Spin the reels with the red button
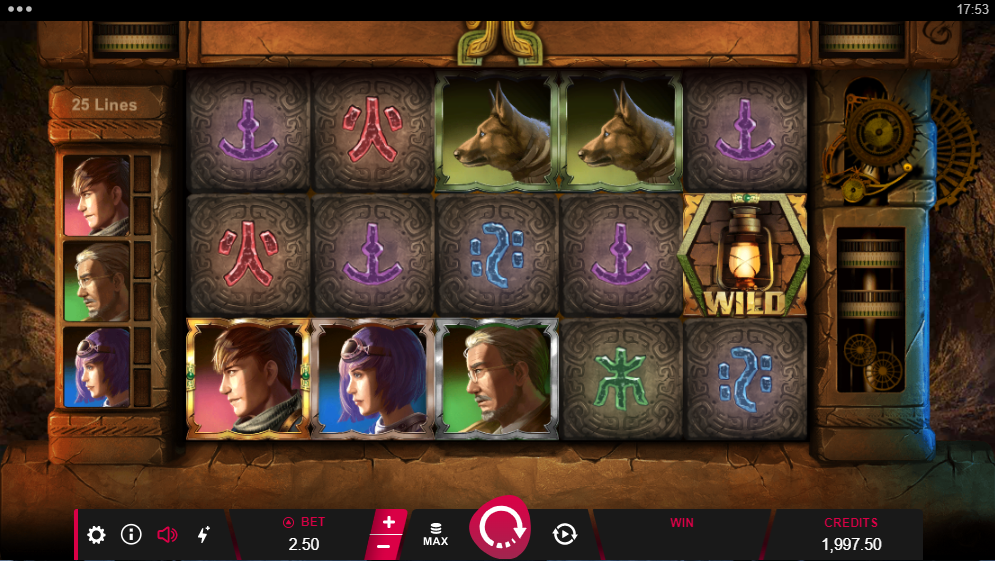Screen dimensions: 995x561 point(500,530)
